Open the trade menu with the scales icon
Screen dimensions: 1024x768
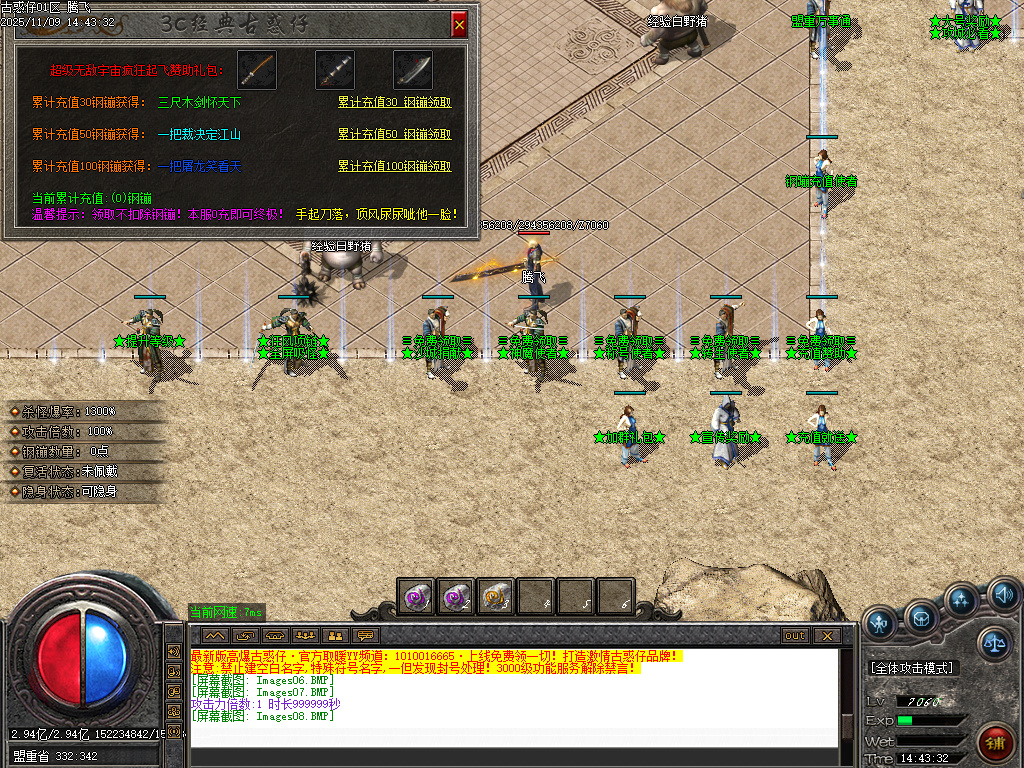(x=994, y=643)
